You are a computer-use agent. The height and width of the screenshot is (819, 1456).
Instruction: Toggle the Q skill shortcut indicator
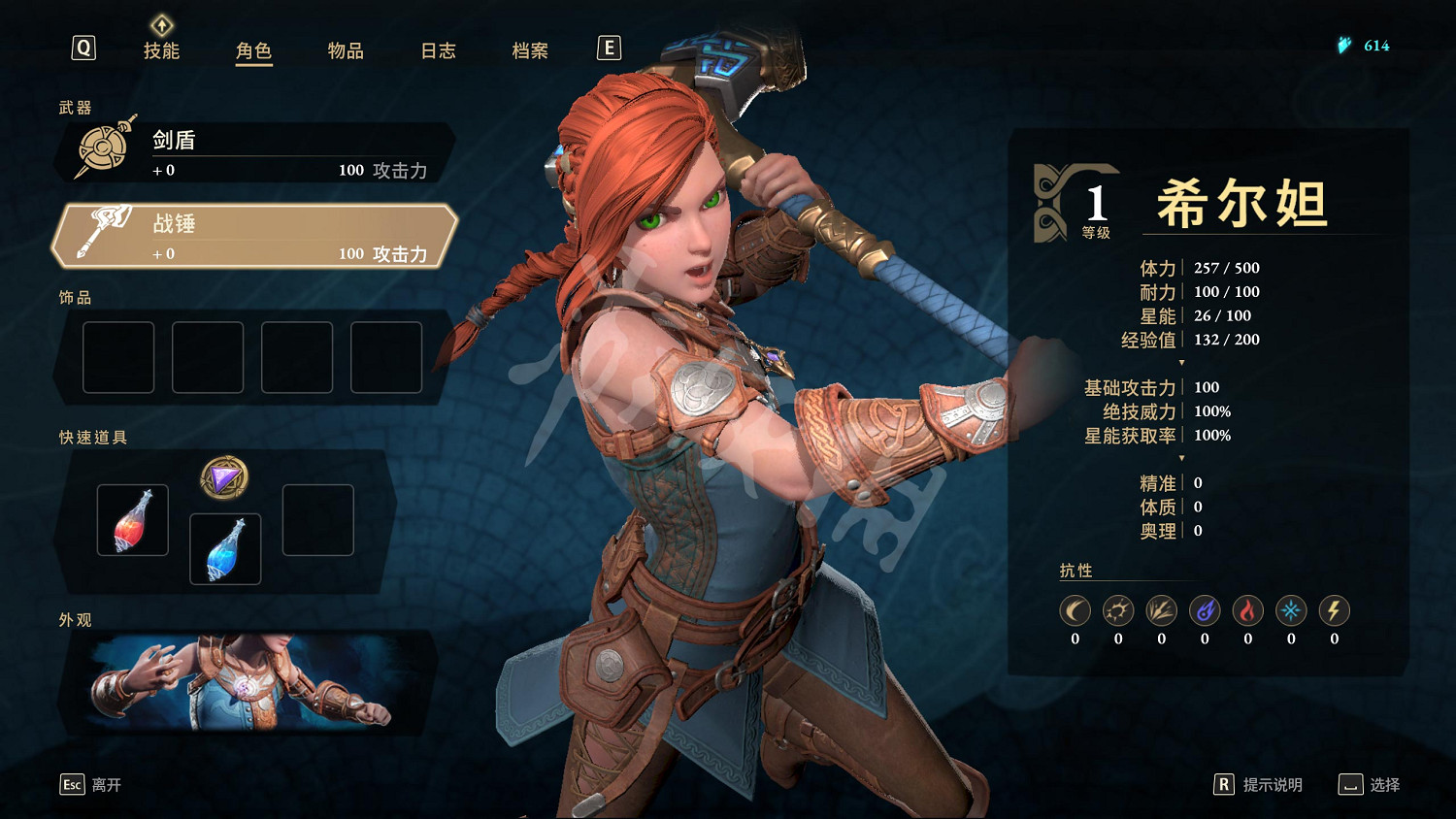[83, 47]
